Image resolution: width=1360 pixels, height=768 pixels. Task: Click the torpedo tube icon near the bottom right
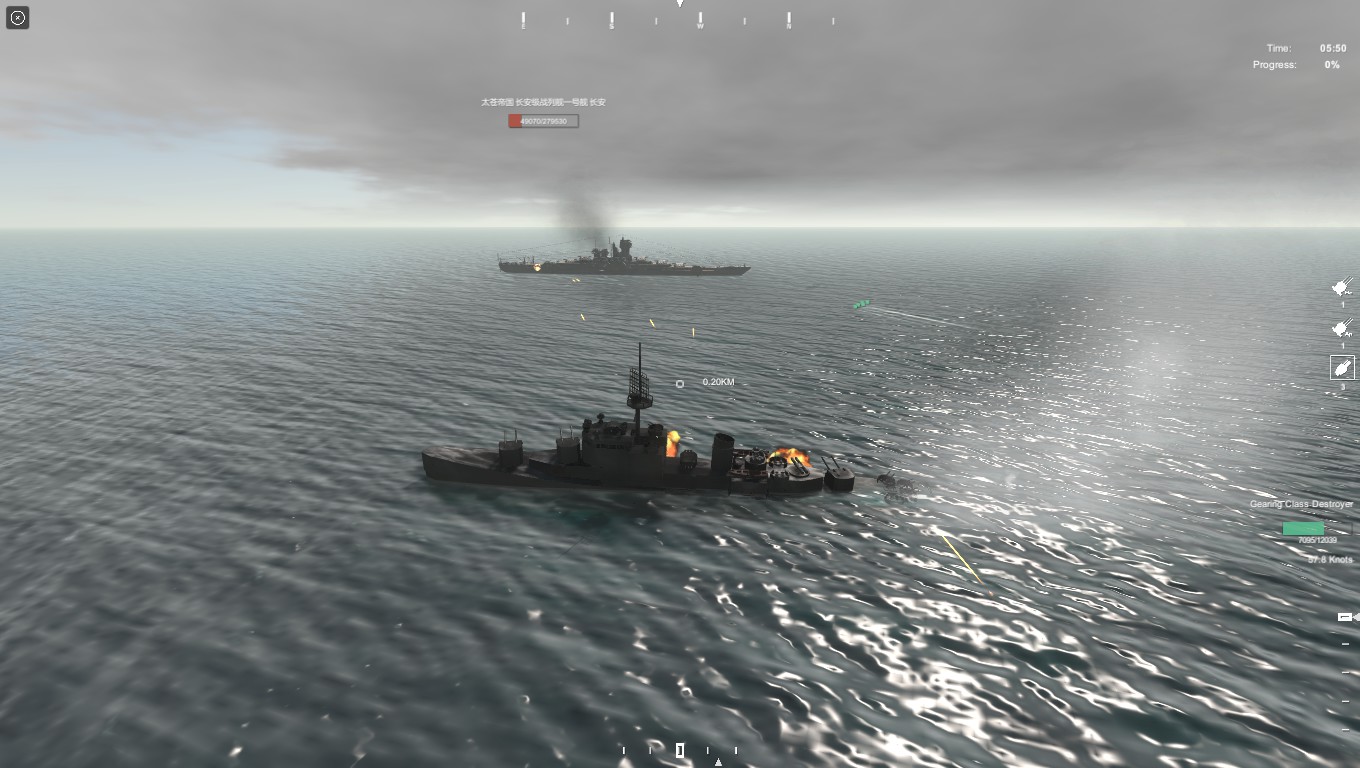pos(1343,617)
